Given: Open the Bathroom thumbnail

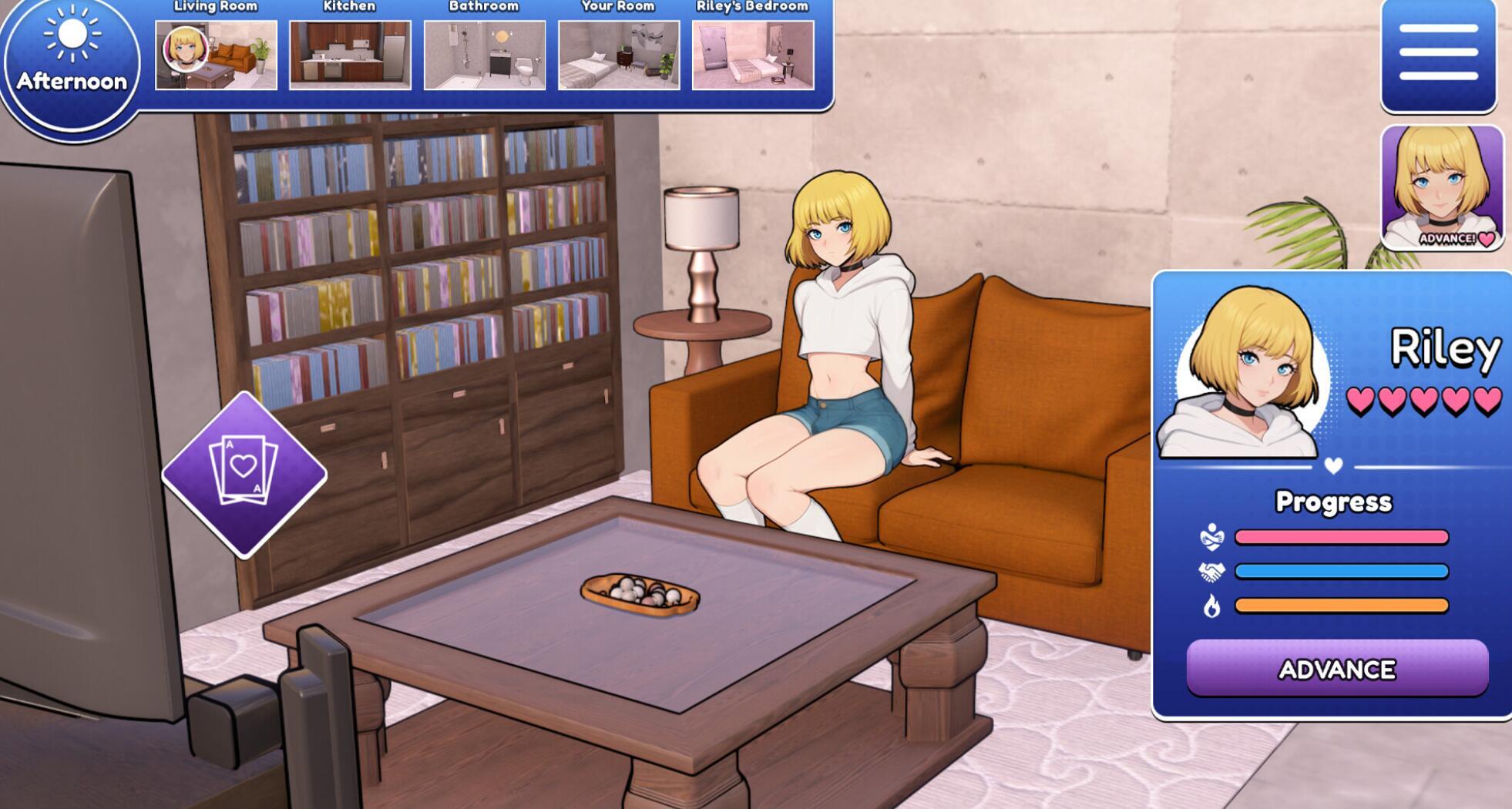Looking at the screenshot, I should tap(483, 54).
